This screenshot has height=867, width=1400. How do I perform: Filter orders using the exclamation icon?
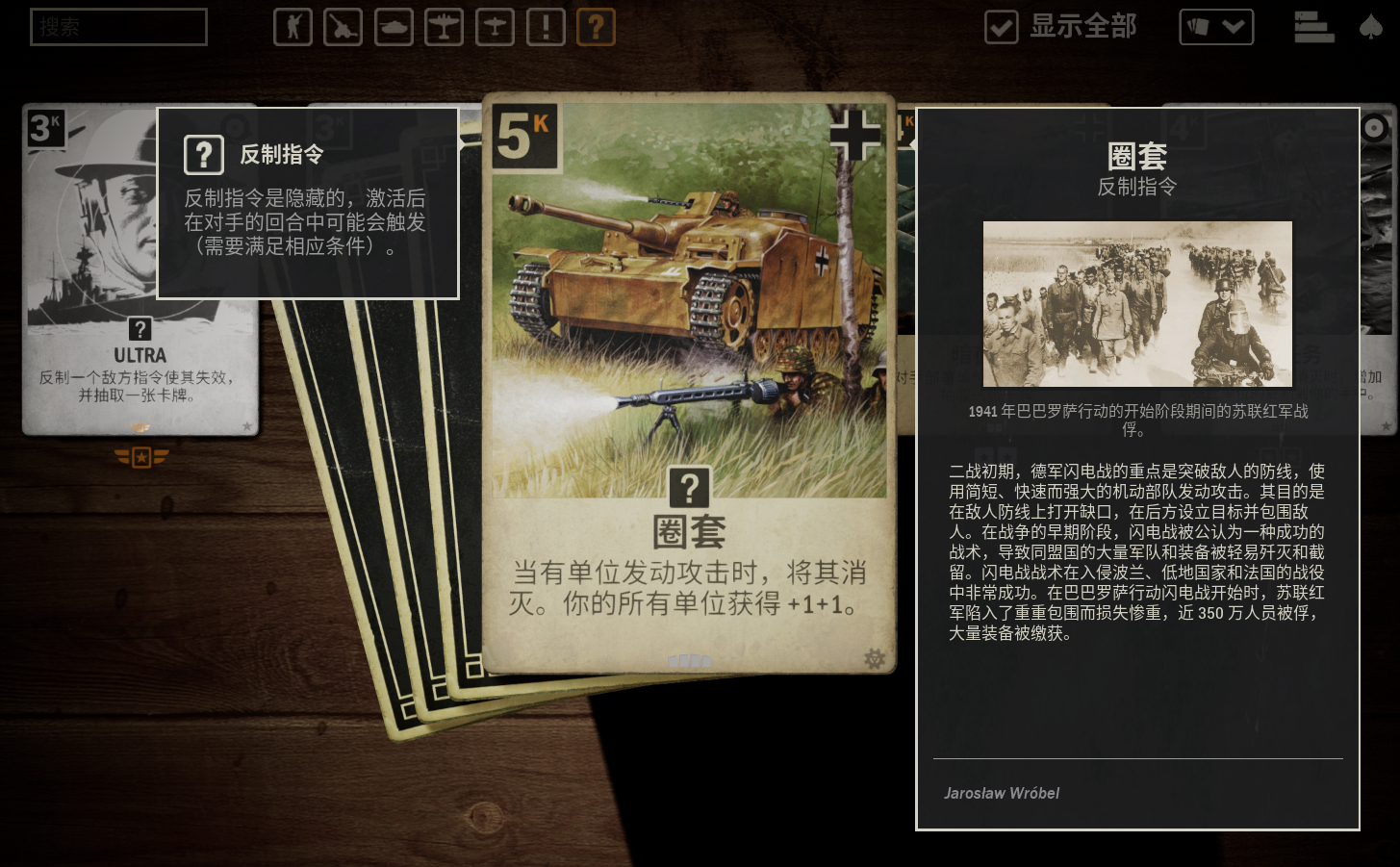point(546,27)
